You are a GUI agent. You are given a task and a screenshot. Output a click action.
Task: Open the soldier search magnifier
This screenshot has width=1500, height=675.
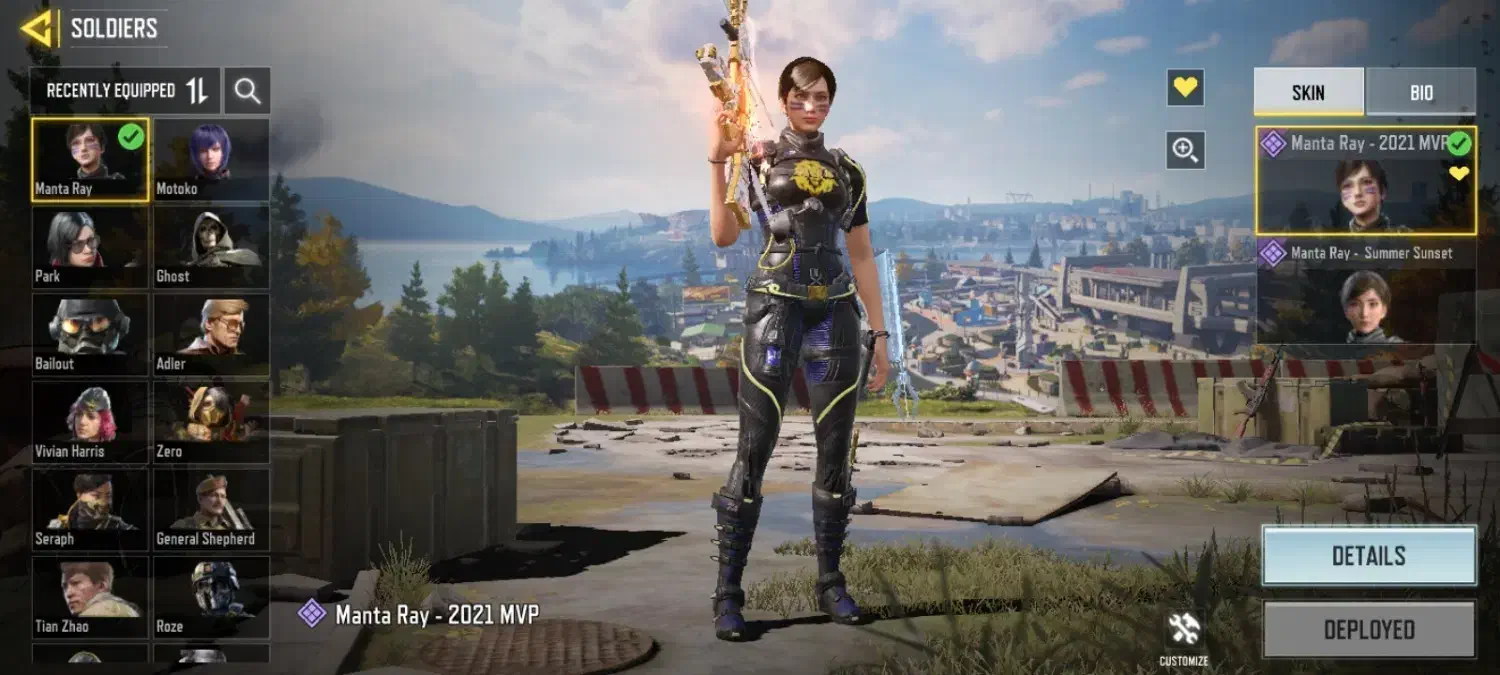tap(247, 91)
